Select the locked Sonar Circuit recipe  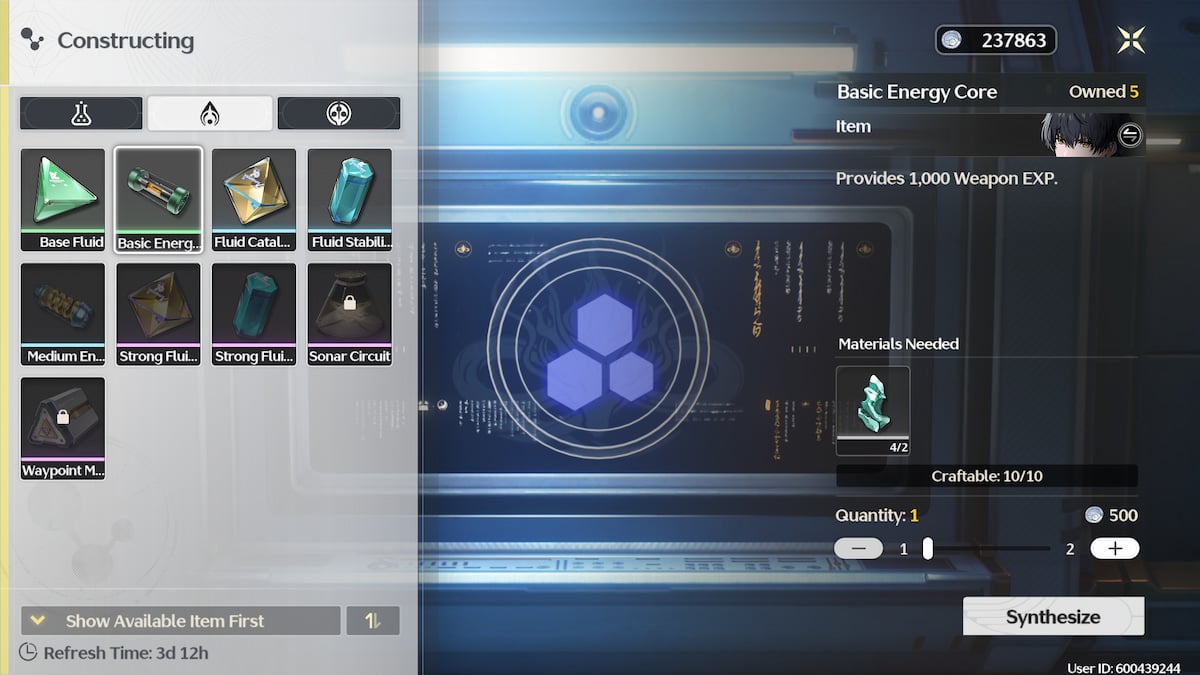(350, 313)
